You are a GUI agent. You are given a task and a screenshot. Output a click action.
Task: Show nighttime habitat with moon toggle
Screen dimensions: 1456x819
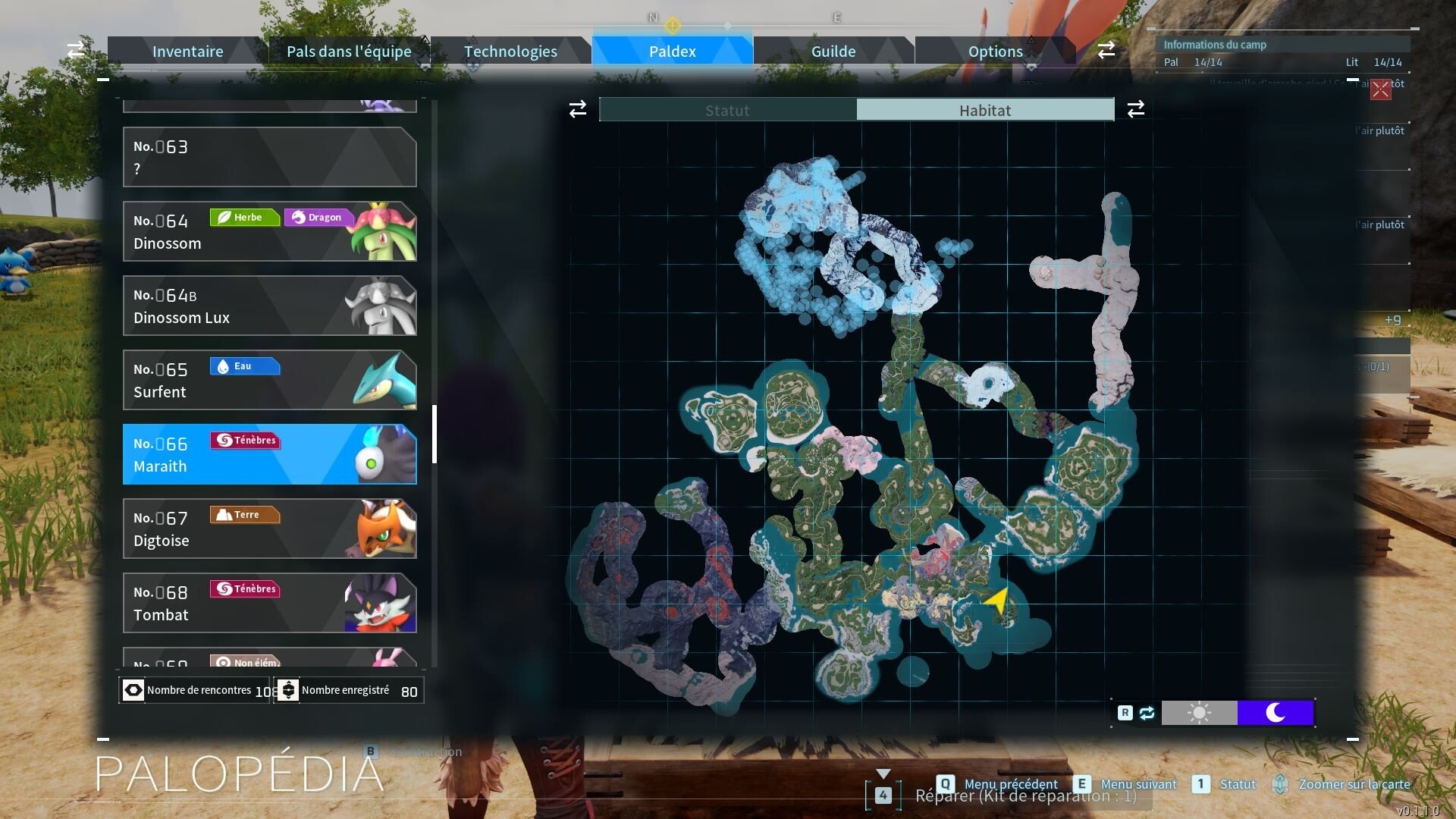(x=1275, y=713)
